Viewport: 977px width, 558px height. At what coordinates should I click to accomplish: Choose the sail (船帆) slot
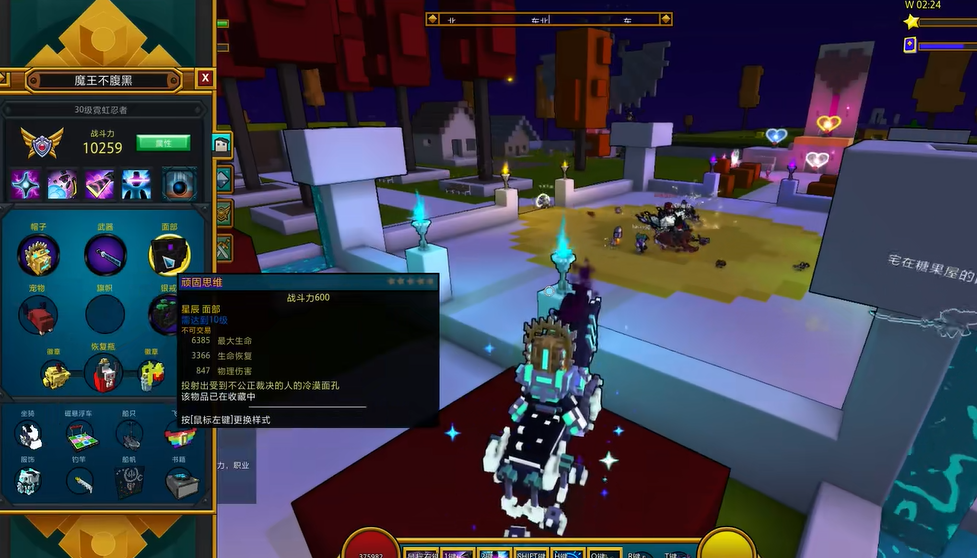click(130, 483)
